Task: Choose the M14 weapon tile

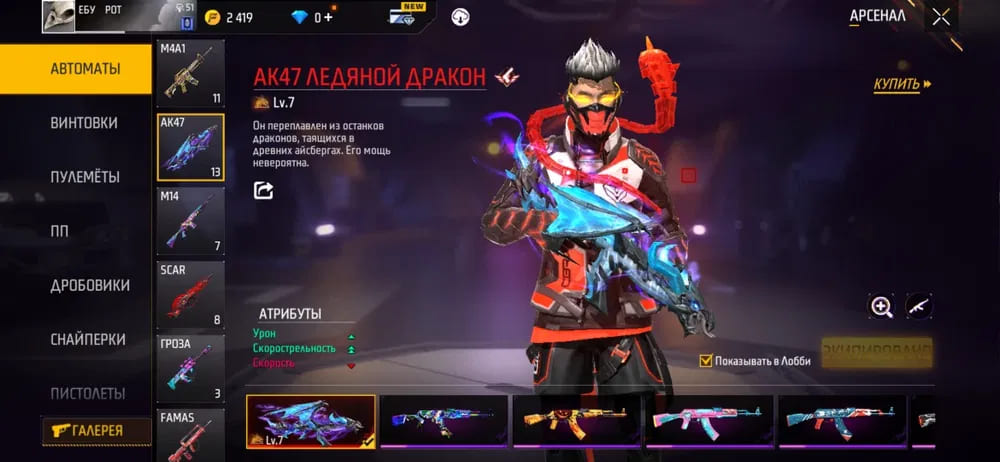Action: click(190, 219)
